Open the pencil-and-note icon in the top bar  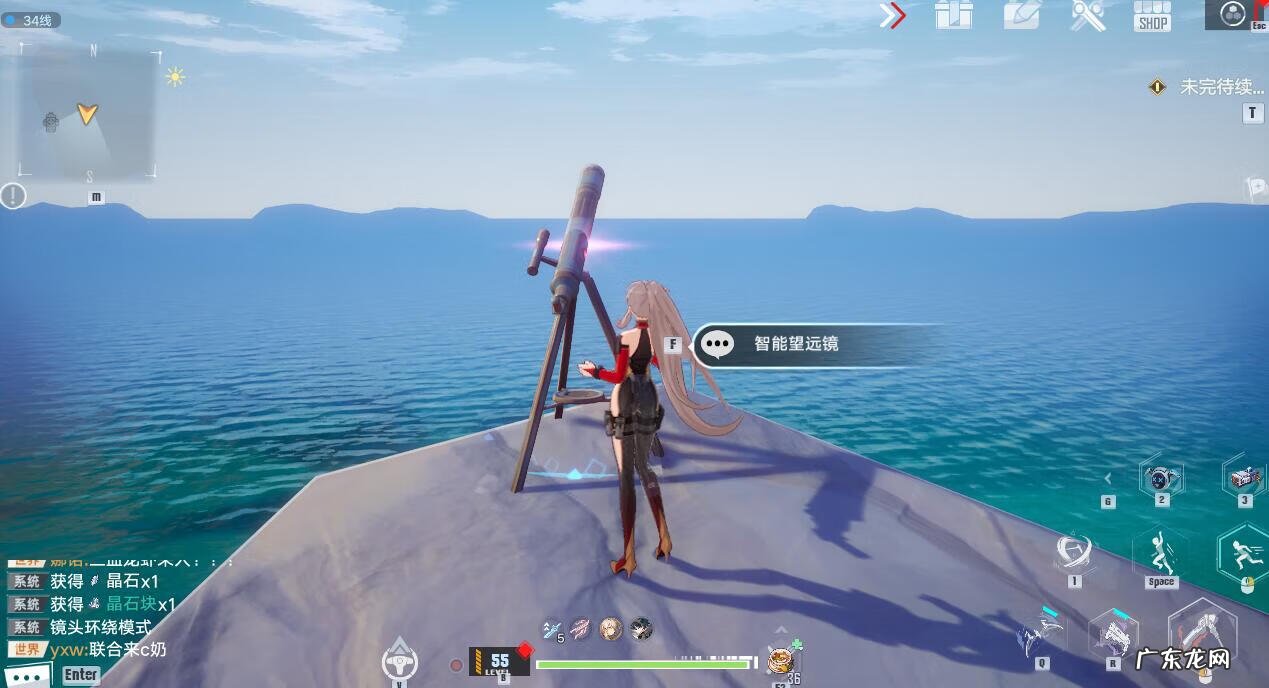click(1021, 15)
